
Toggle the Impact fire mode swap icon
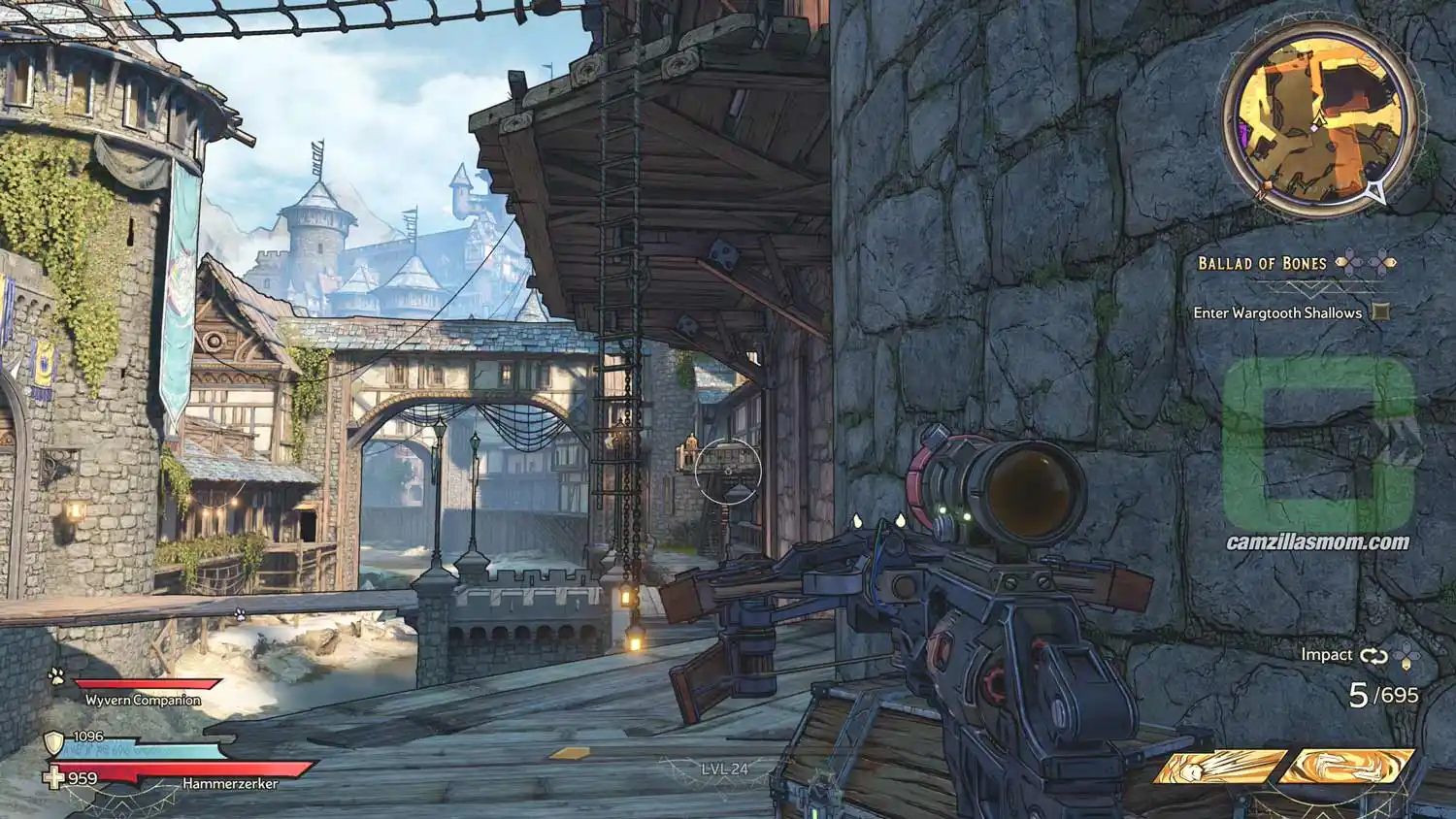[1373, 656]
